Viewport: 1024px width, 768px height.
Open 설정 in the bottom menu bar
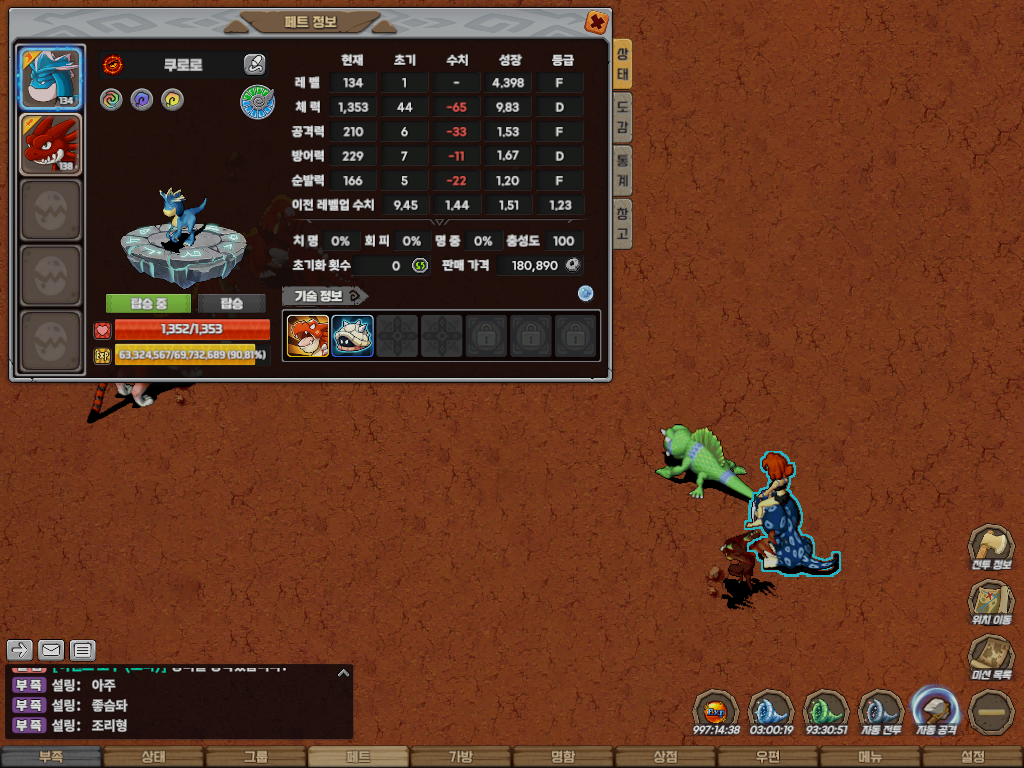click(973, 757)
